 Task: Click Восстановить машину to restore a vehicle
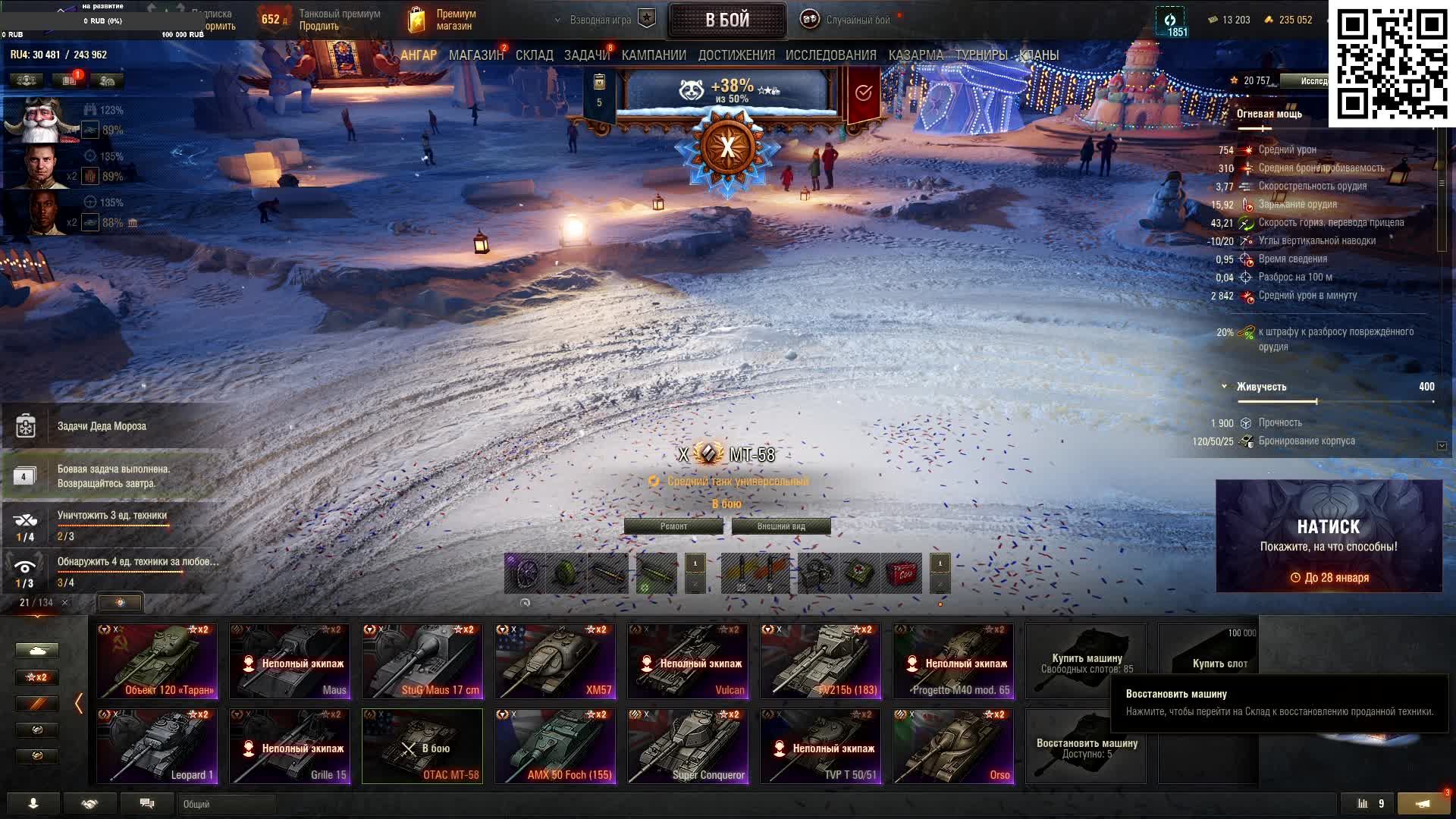[1086, 746]
